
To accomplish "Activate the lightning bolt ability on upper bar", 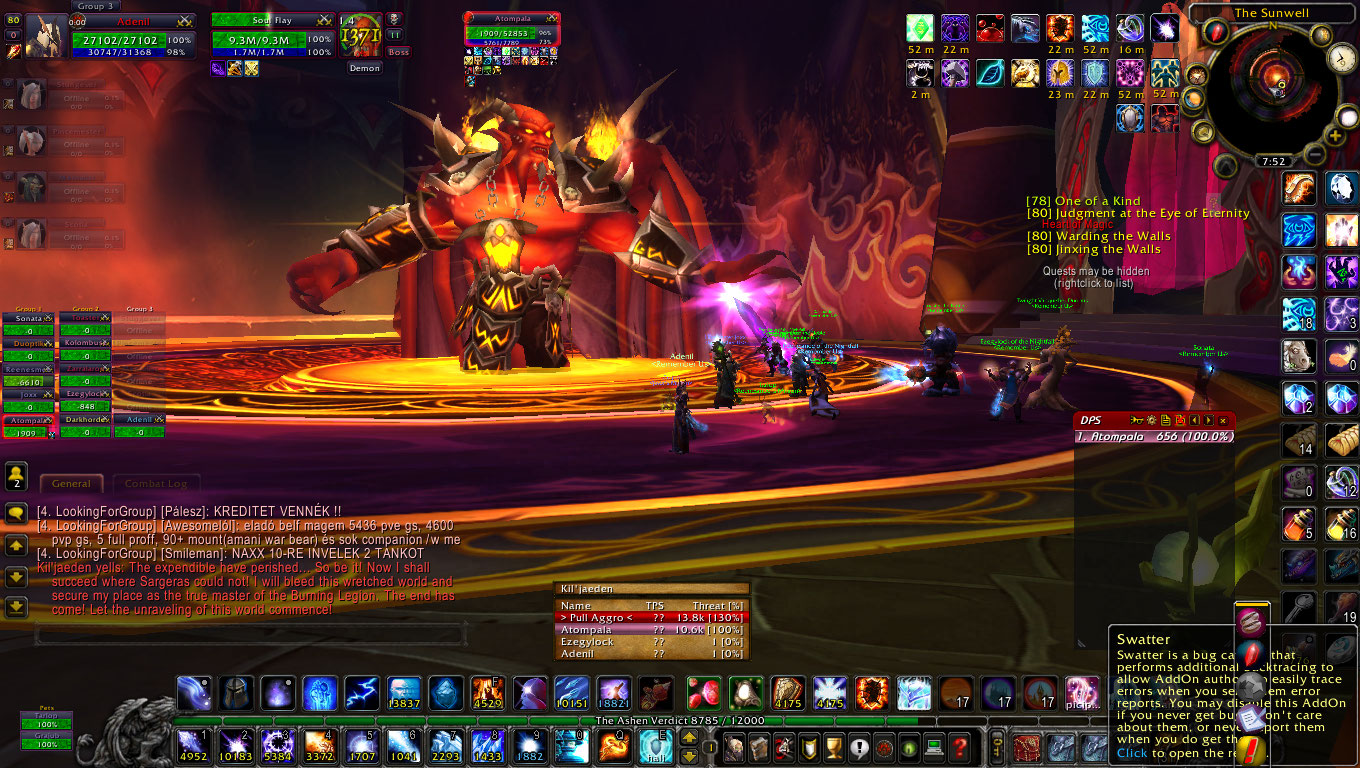I will pos(361,693).
